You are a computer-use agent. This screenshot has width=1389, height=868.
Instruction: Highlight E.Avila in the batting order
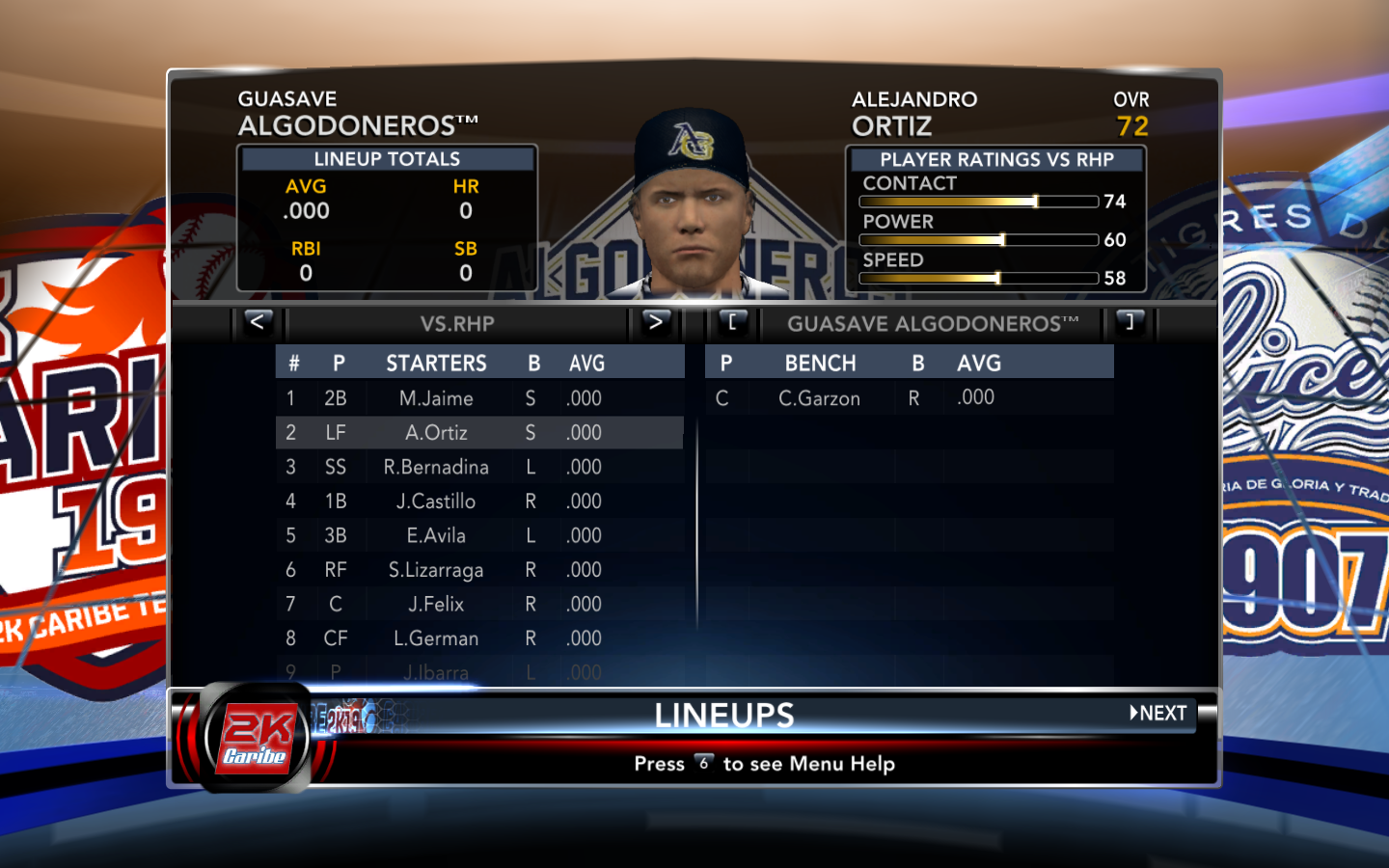(436, 536)
